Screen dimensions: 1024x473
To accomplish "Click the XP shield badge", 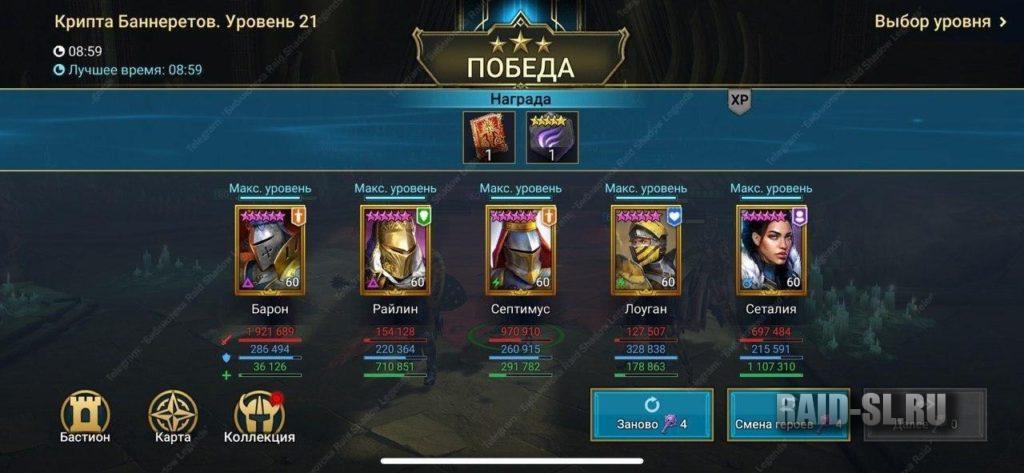I will (739, 101).
